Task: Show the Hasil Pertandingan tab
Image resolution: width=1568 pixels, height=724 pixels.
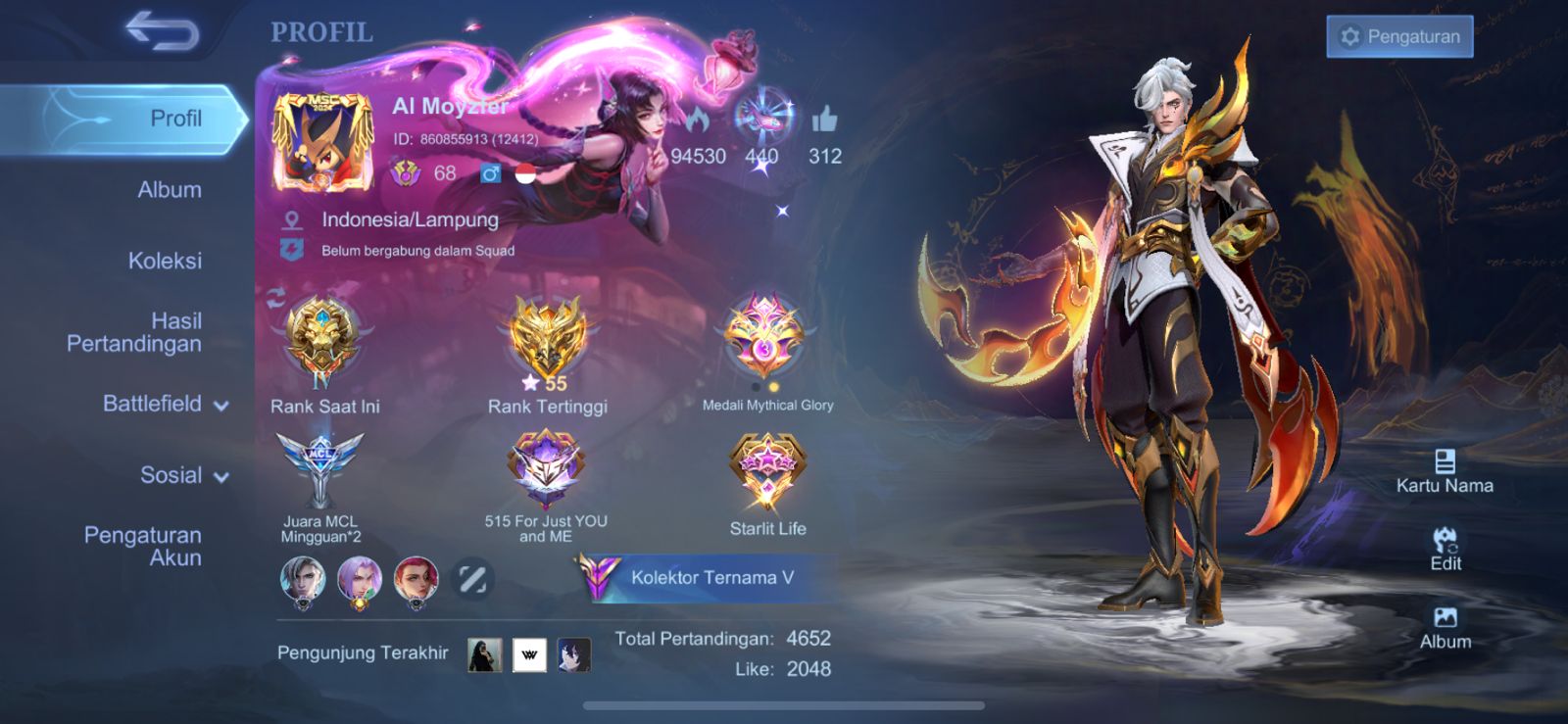Action: (134, 332)
